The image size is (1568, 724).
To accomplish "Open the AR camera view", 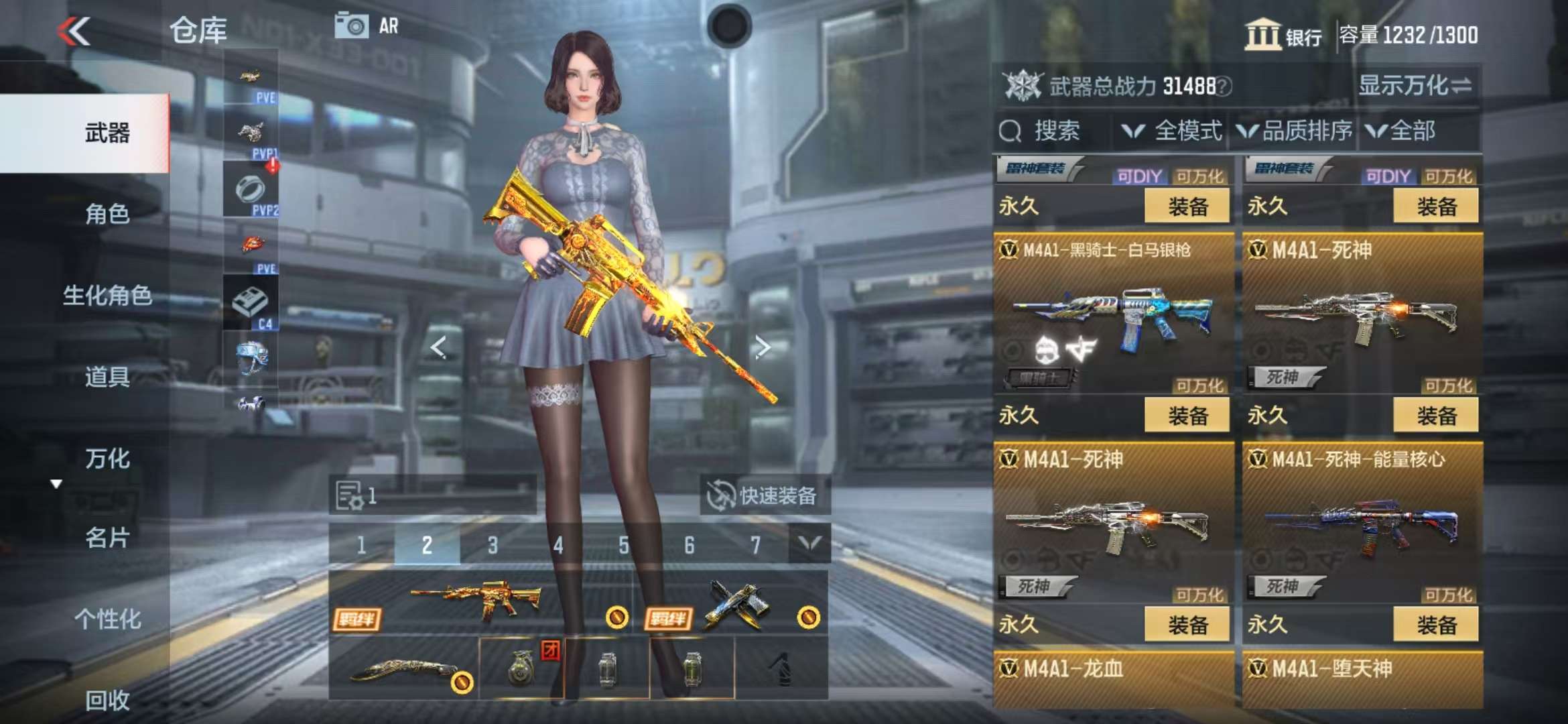I will [367, 27].
